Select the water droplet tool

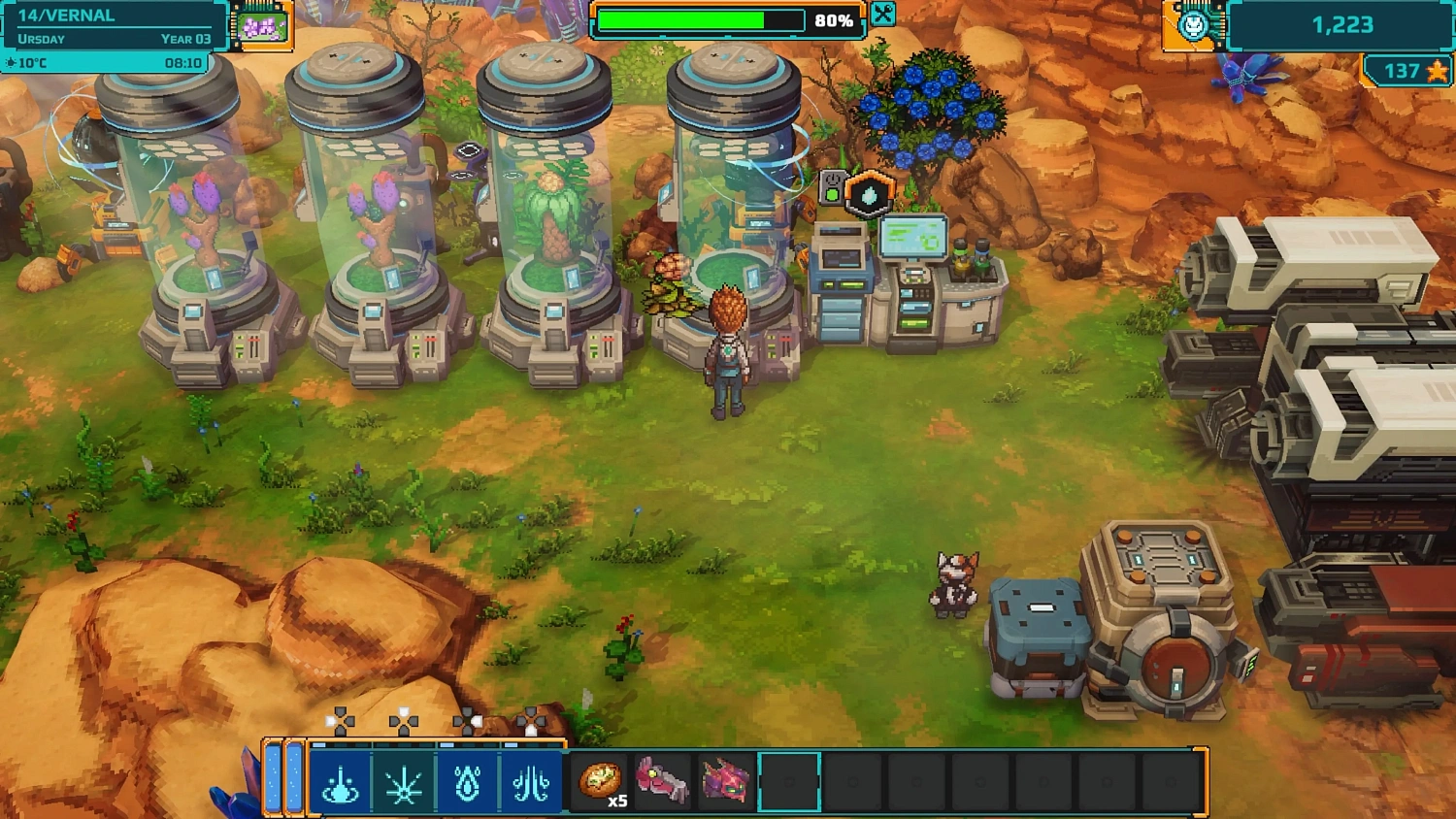pyautogui.click(x=467, y=781)
